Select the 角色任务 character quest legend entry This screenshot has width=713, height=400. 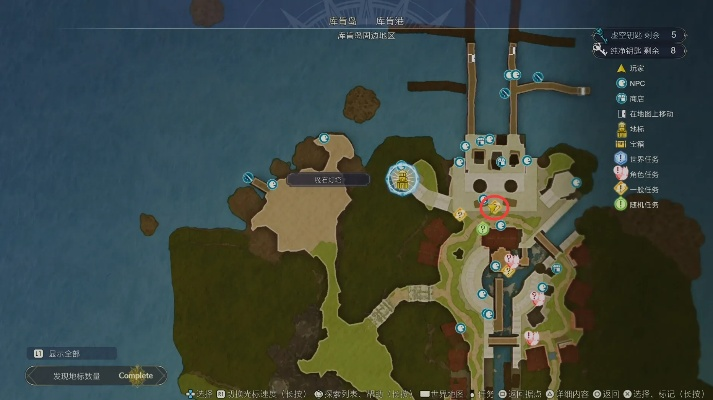(x=650, y=174)
